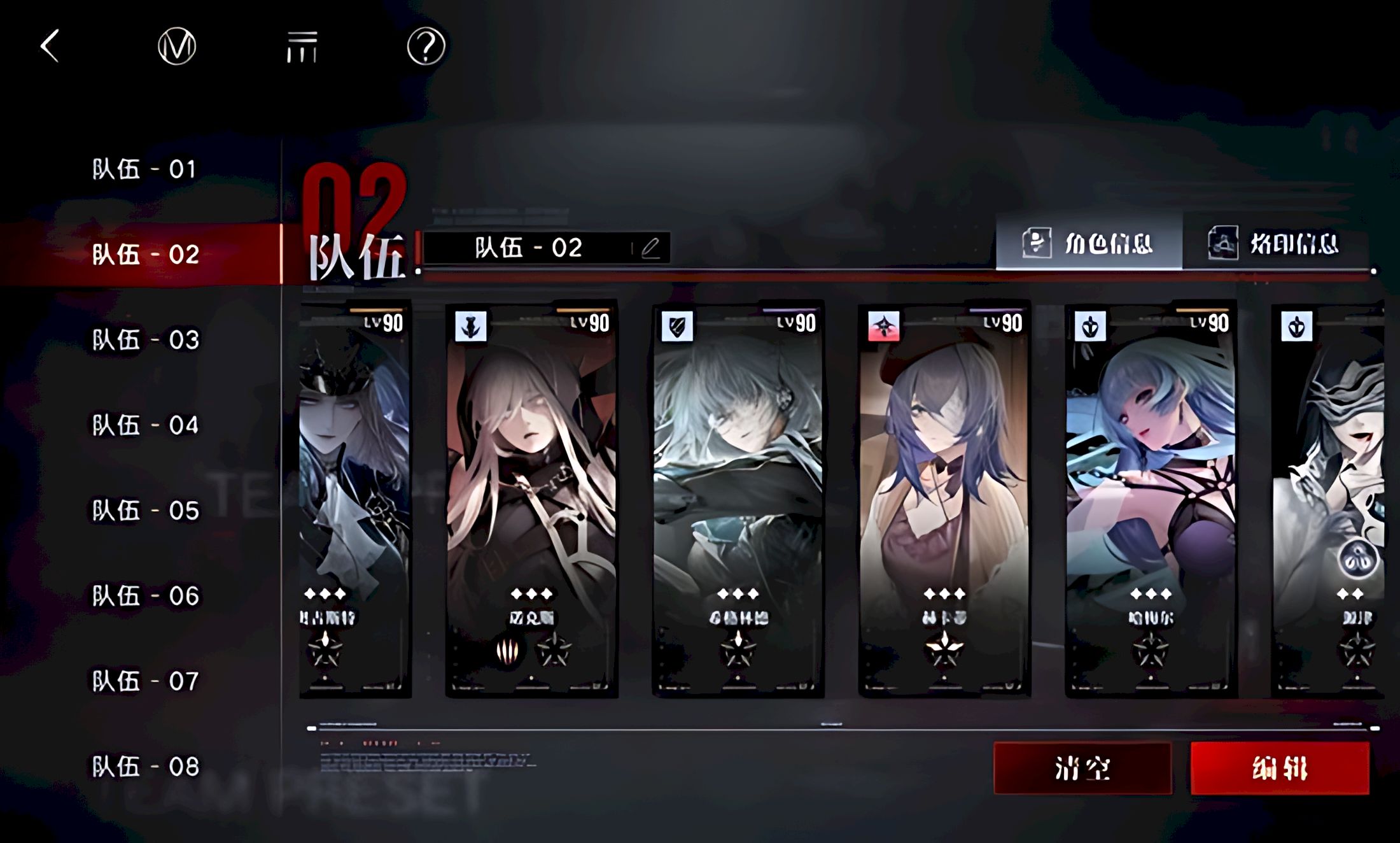1400x843 pixels.
Task: Switch to the 角色信息 tab
Action: [x=1089, y=243]
